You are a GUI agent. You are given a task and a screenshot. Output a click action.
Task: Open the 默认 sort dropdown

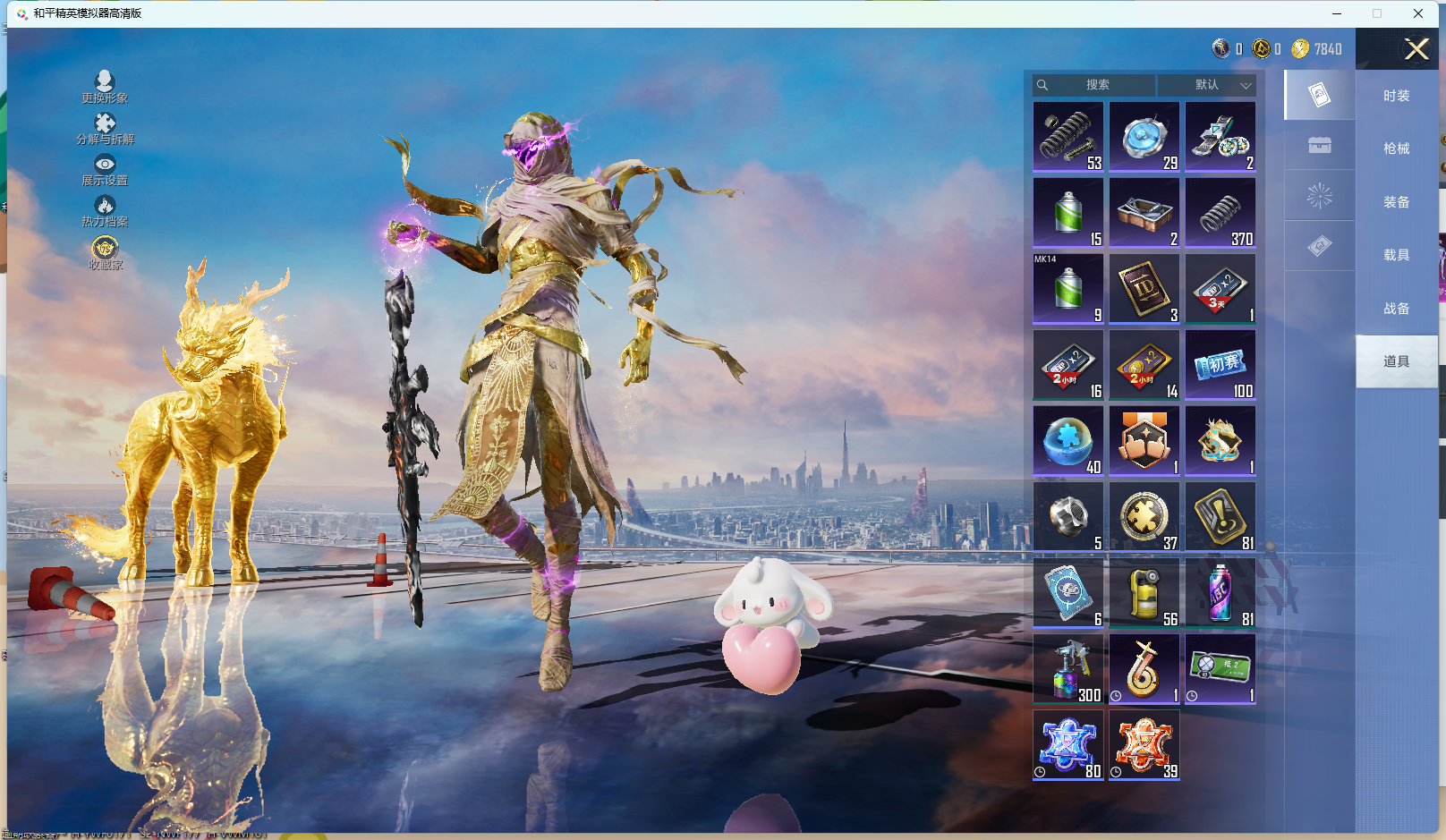(x=1207, y=85)
